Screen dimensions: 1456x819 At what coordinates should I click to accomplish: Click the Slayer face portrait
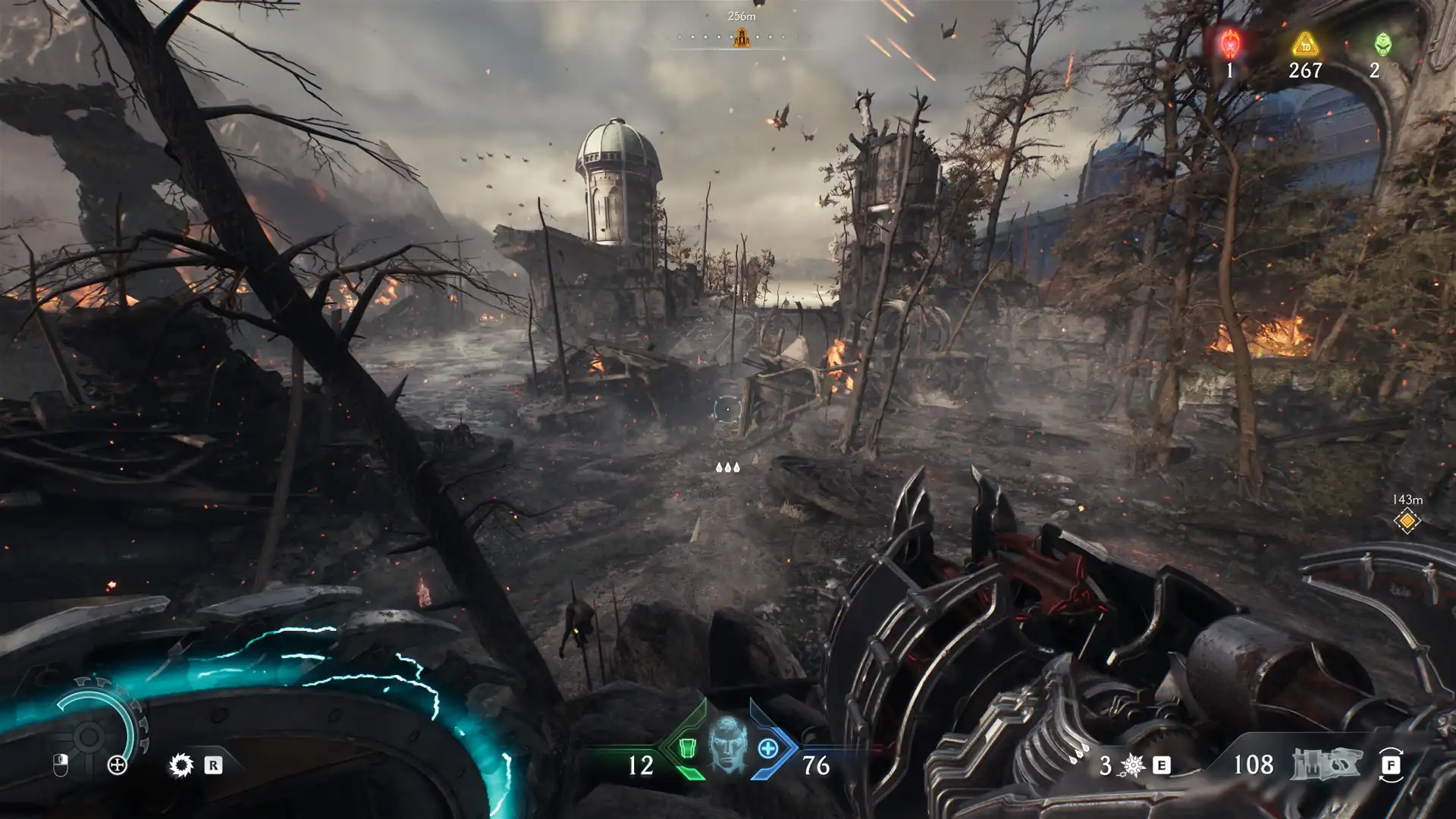(727, 744)
